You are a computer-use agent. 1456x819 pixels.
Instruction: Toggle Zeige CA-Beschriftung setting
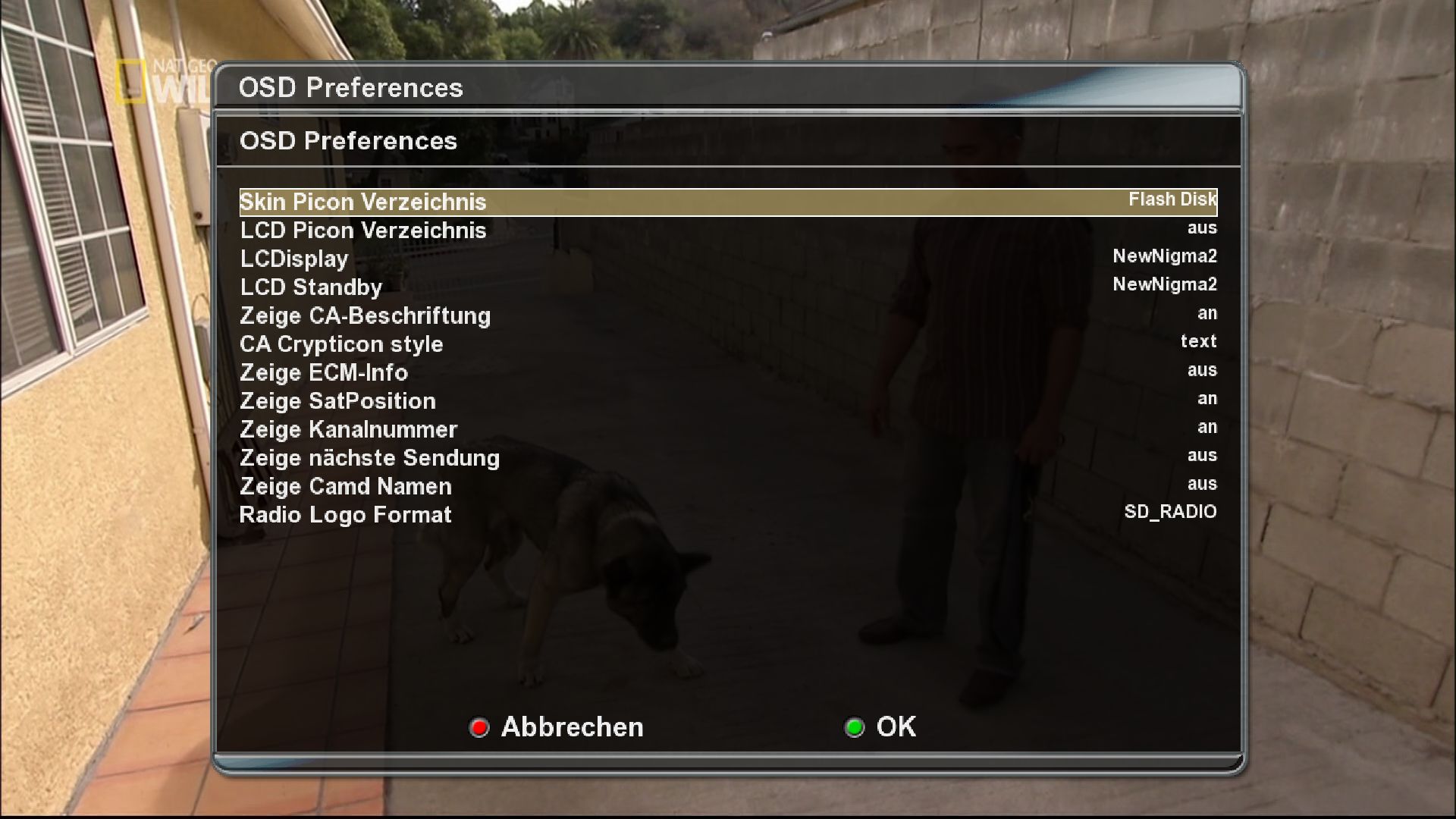tap(728, 315)
